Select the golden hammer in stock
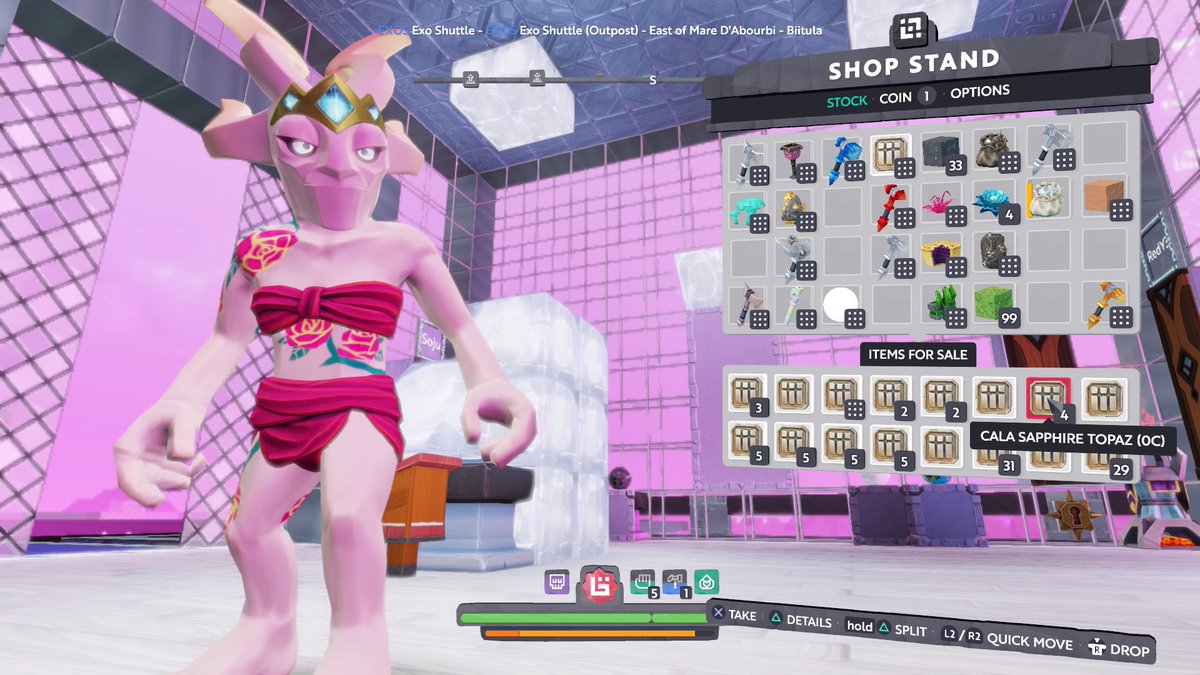The width and height of the screenshot is (1200, 675). pyautogui.click(x=1106, y=306)
